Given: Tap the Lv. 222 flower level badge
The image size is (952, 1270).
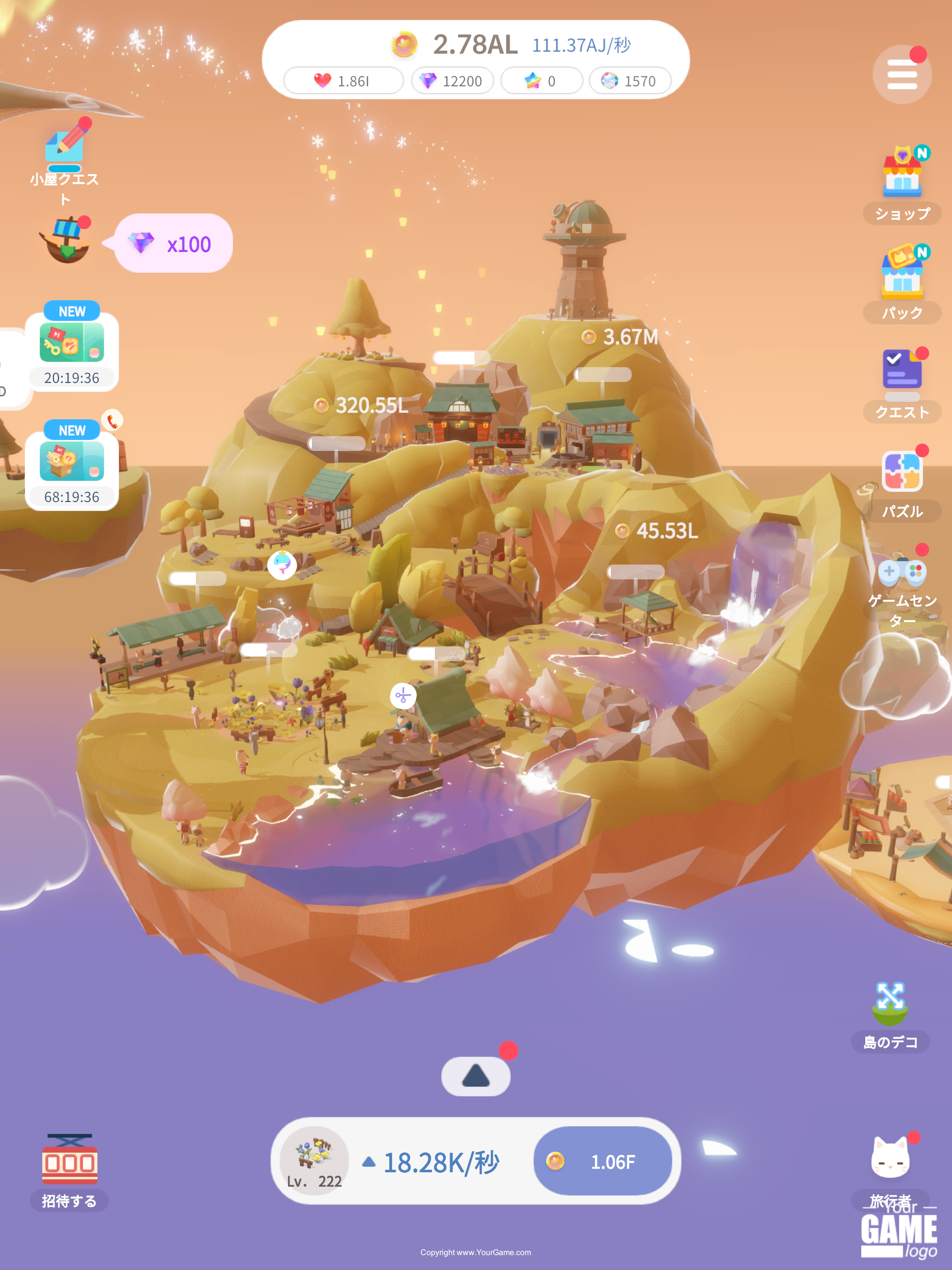Looking at the screenshot, I should 313,1161.
